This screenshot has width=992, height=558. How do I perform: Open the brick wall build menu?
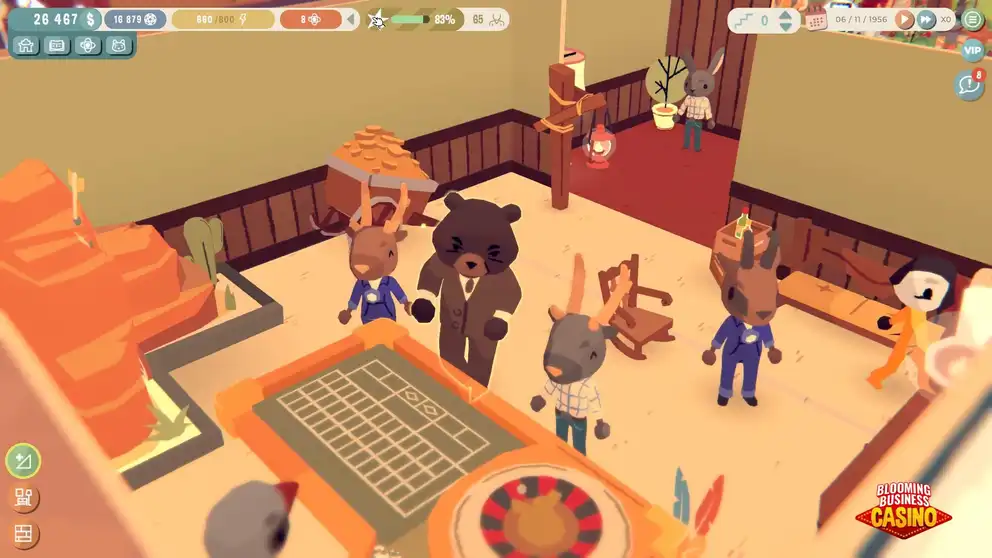(x=21, y=534)
